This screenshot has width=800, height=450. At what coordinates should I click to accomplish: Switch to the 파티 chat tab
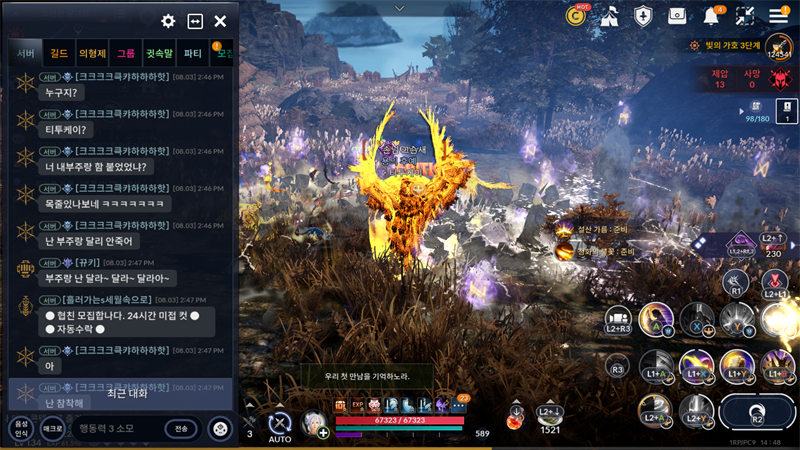click(x=193, y=53)
